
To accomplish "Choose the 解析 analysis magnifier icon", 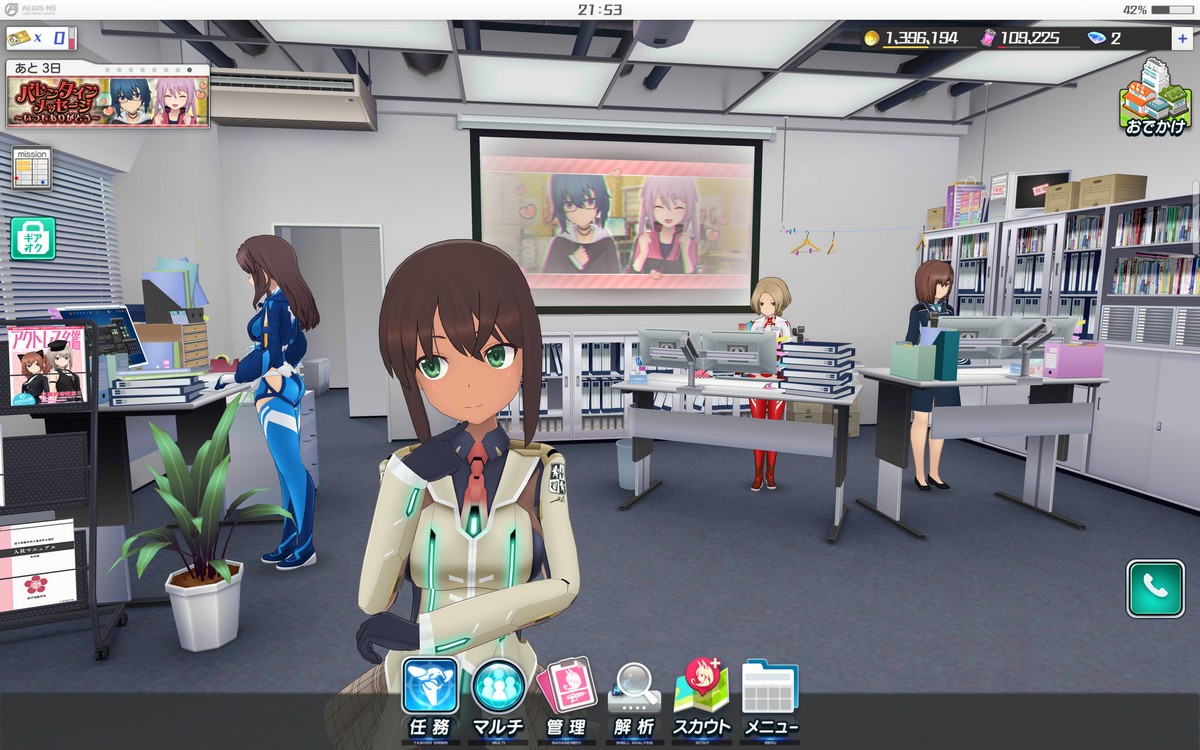I will pyautogui.click(x=634, y=695).
